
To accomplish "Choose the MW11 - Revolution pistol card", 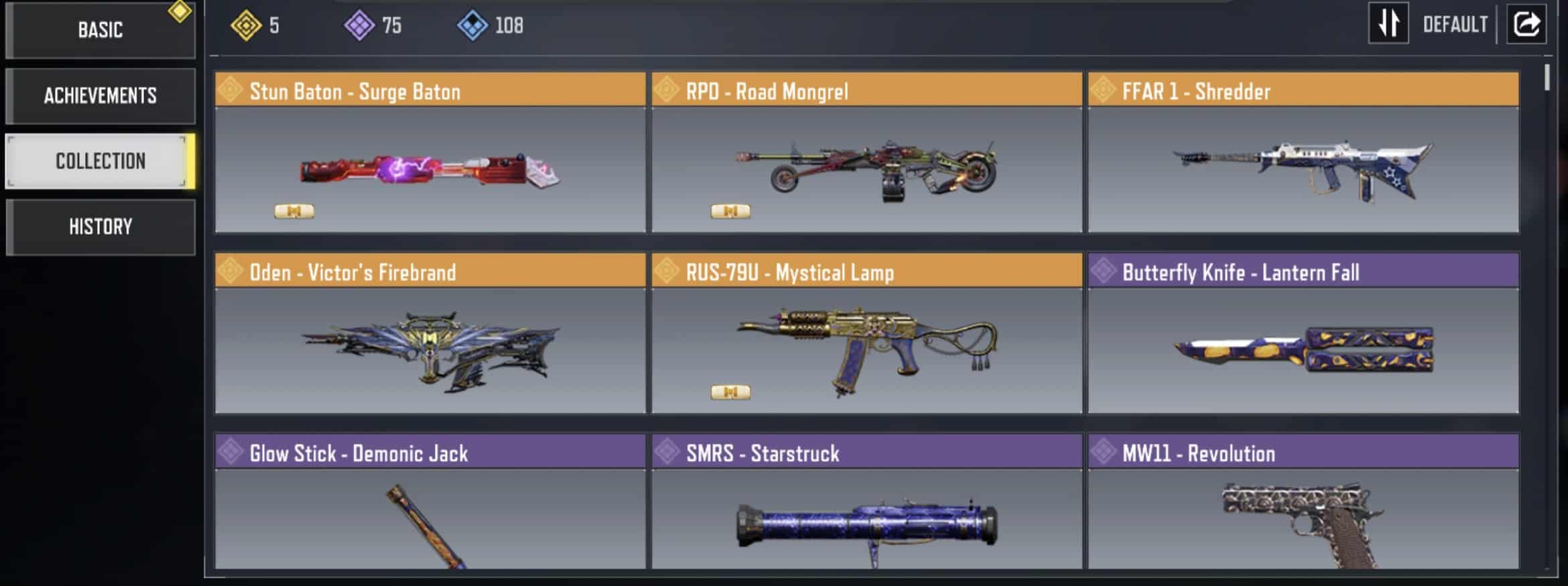I will pyautogui.click(x=1303, y=502).
